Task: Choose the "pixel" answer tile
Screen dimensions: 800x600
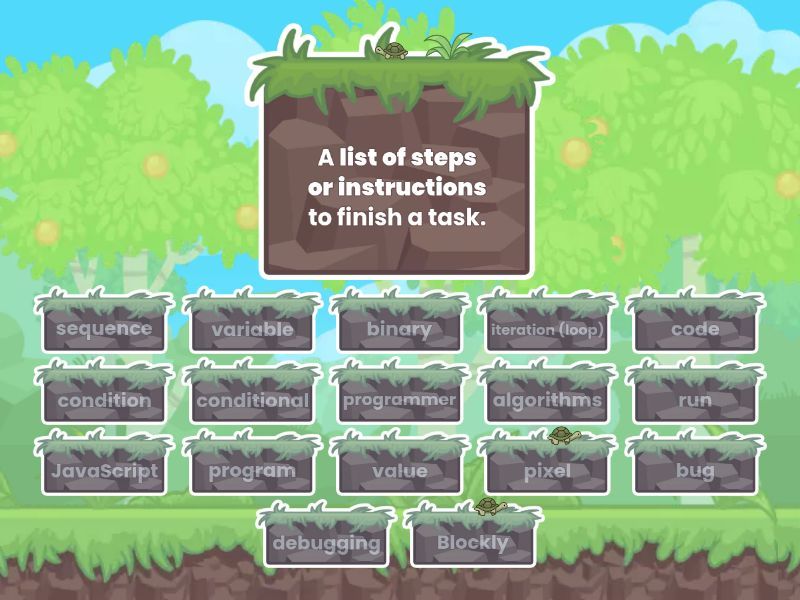Action: click(547, 471)
